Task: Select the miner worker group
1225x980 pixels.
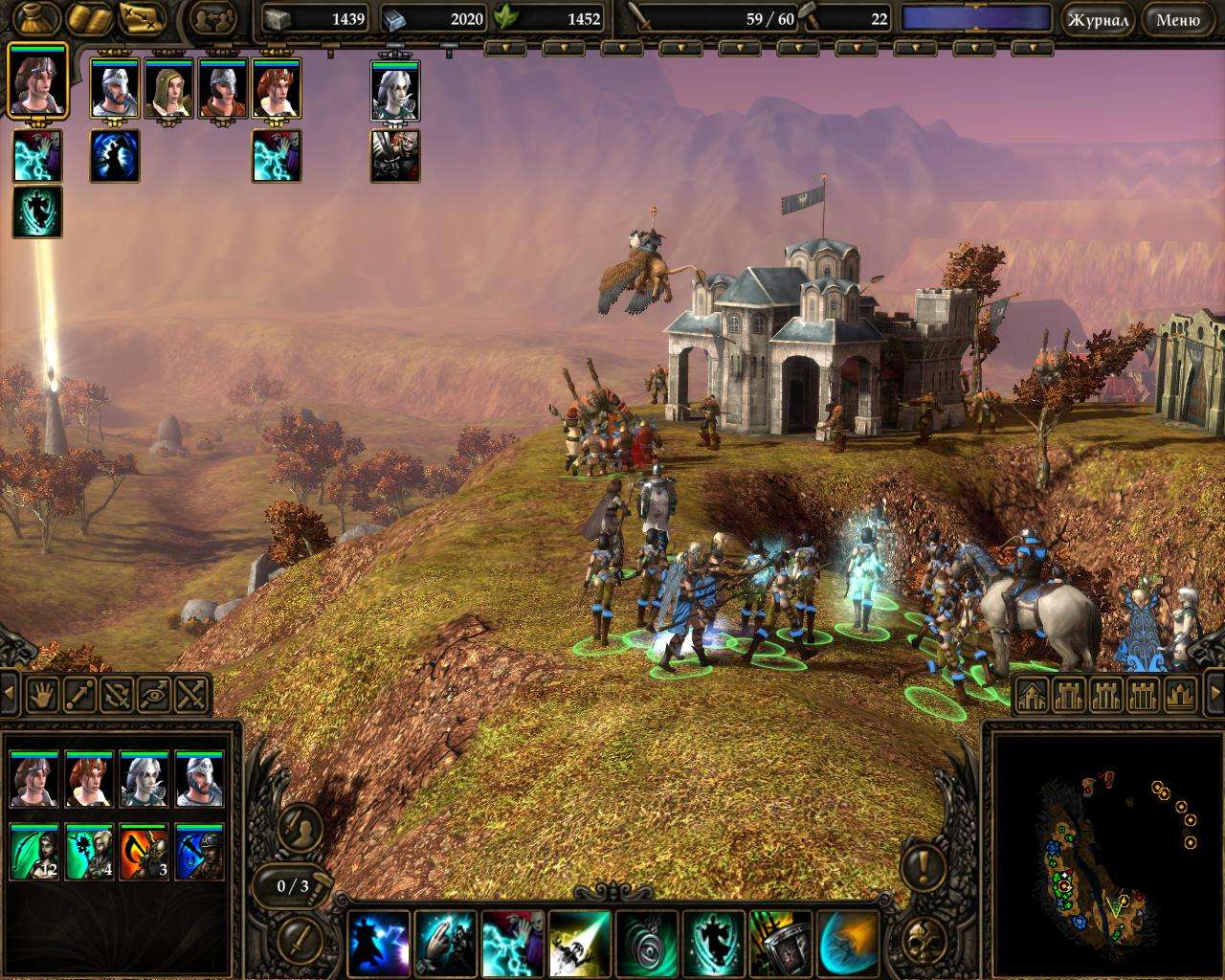Action: click(x=199, y=852)
